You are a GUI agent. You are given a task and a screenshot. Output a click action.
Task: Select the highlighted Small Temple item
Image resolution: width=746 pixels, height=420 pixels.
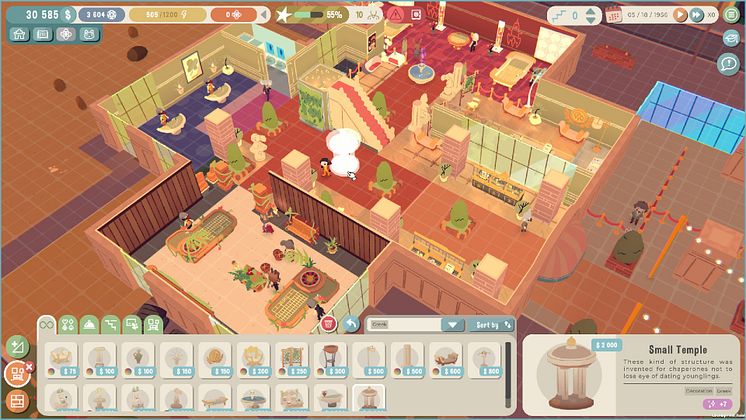pos(370,400)
